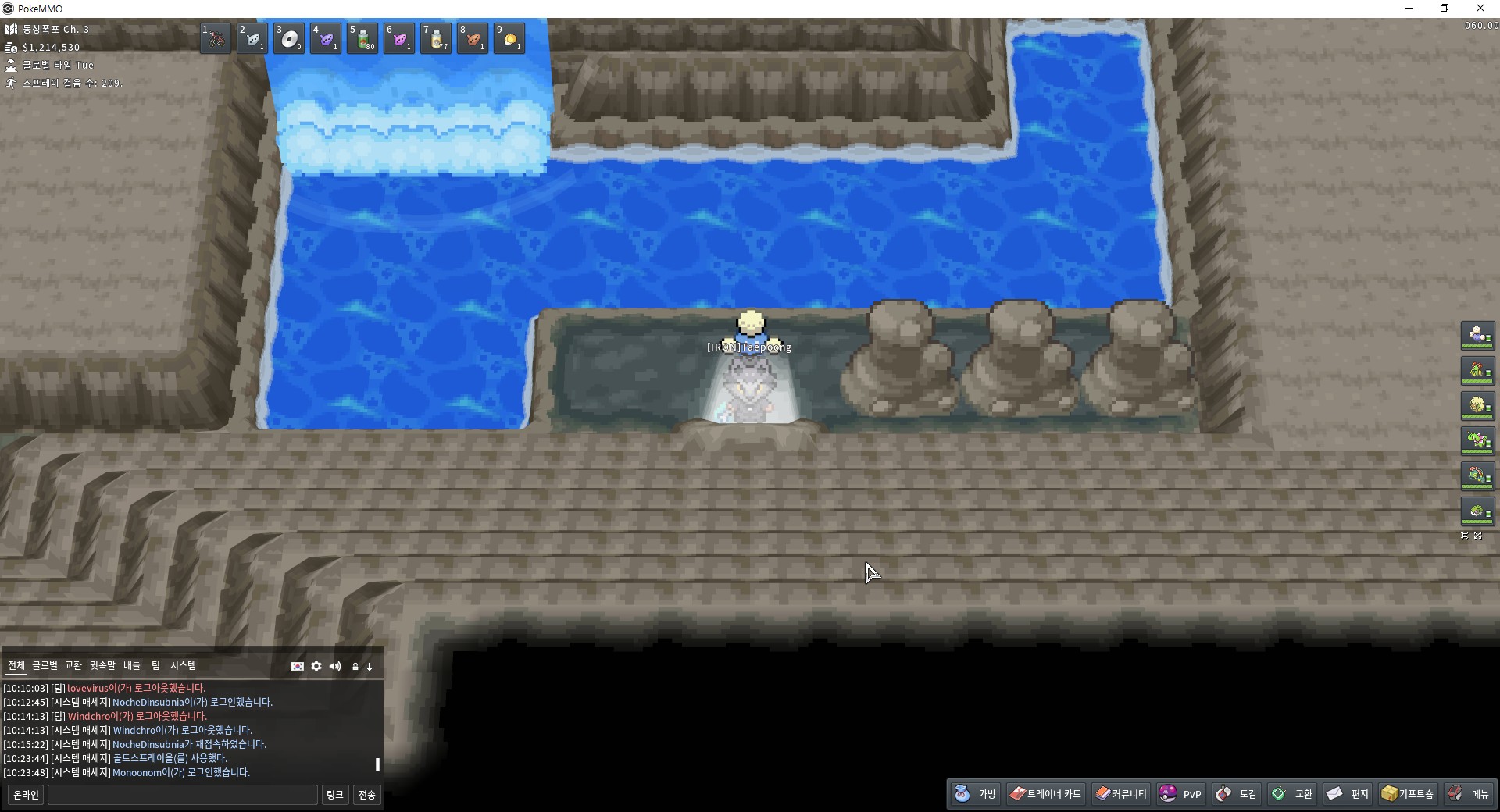Open the 메뉴 (Menu) button

[1469, 794]
